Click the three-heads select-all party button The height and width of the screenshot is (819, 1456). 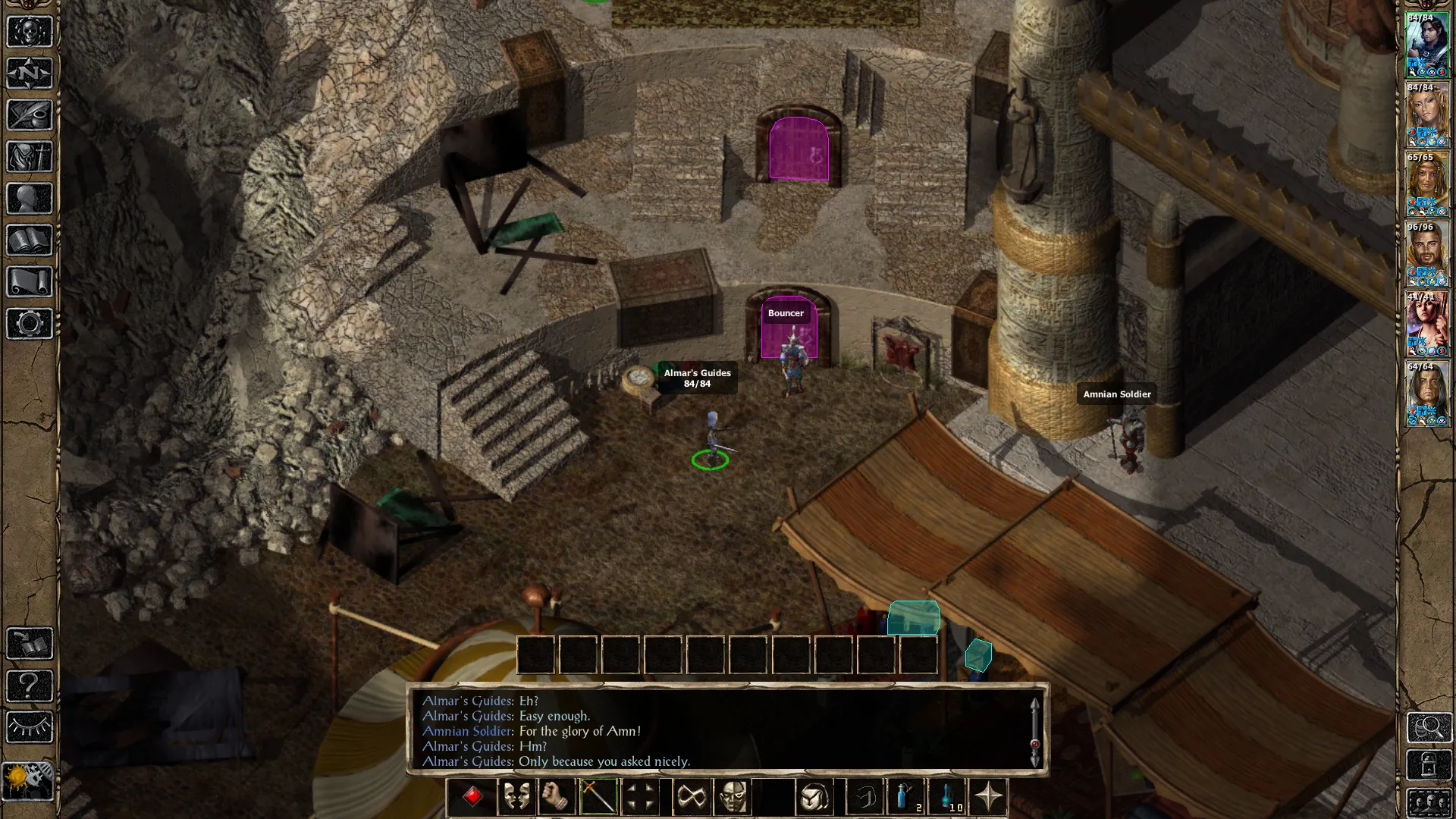pyautogui.click(x=1429, y=802)
